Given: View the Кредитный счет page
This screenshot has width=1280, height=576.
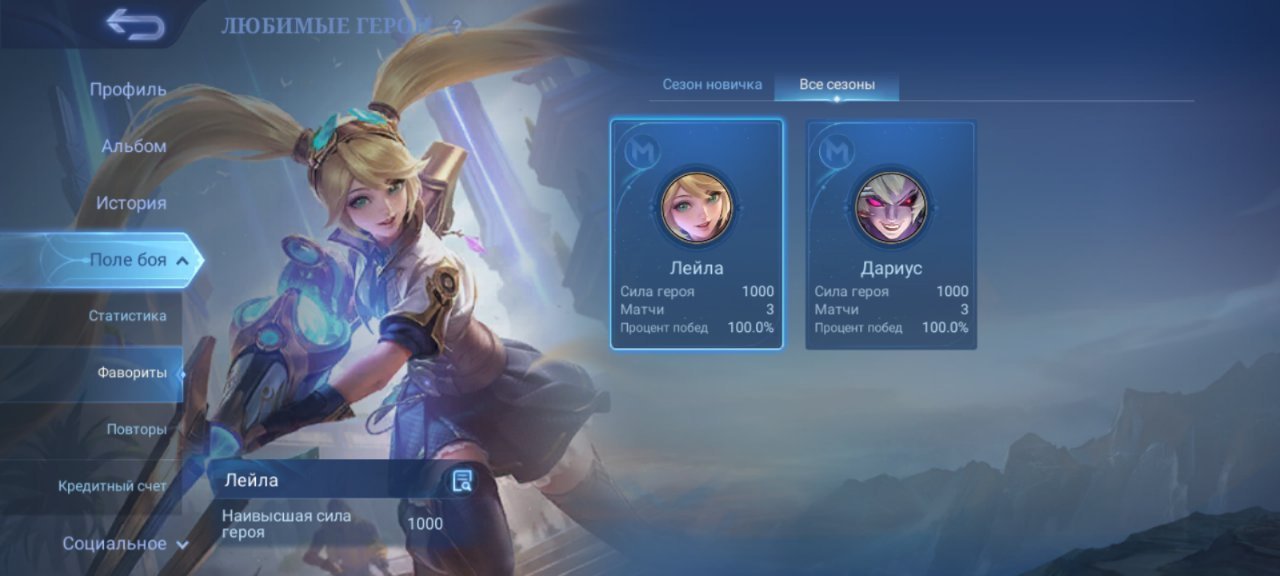Looking at the screenshot, I should [112, 486].
